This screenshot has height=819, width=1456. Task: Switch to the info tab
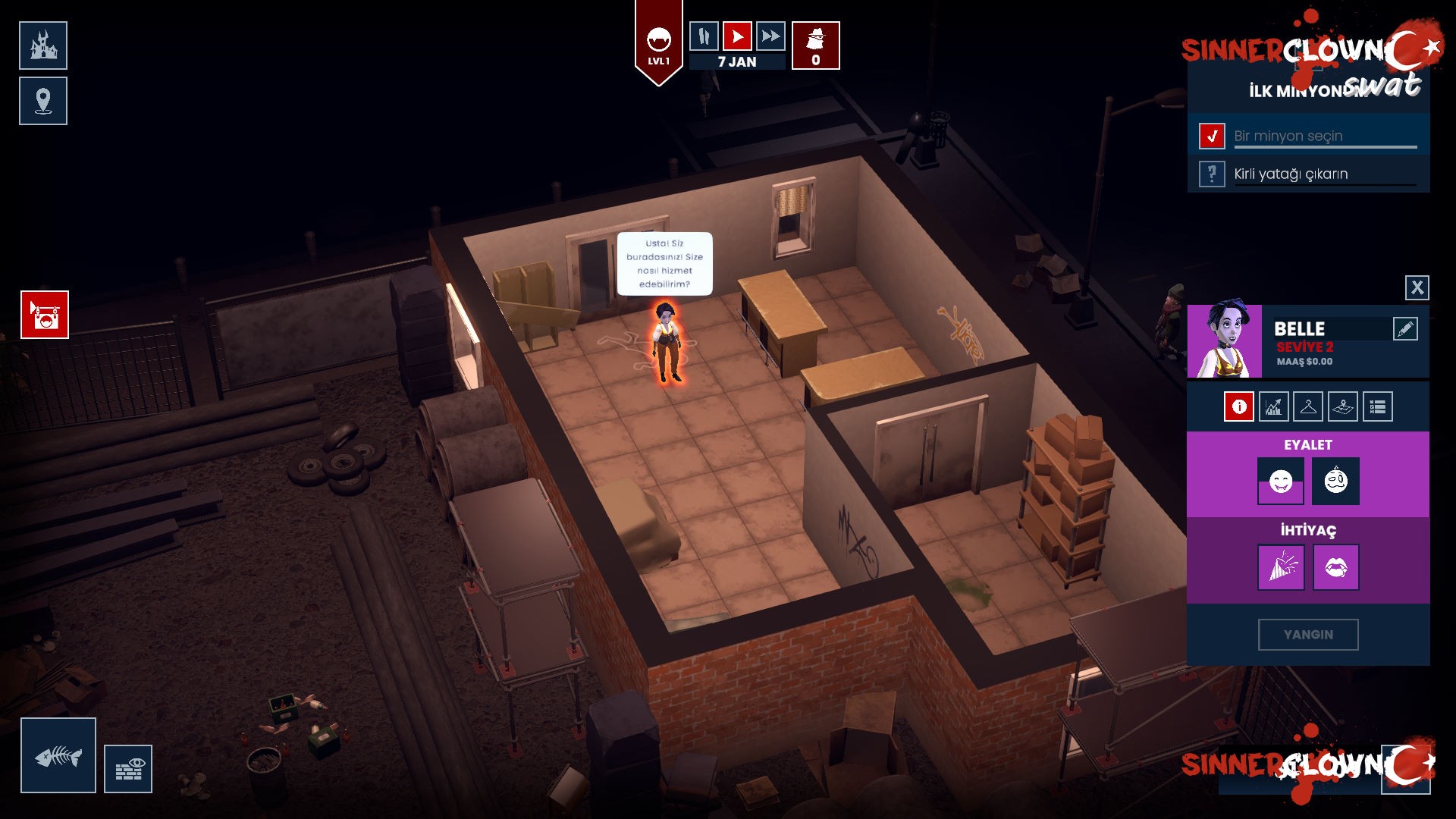pos(1238,407)
